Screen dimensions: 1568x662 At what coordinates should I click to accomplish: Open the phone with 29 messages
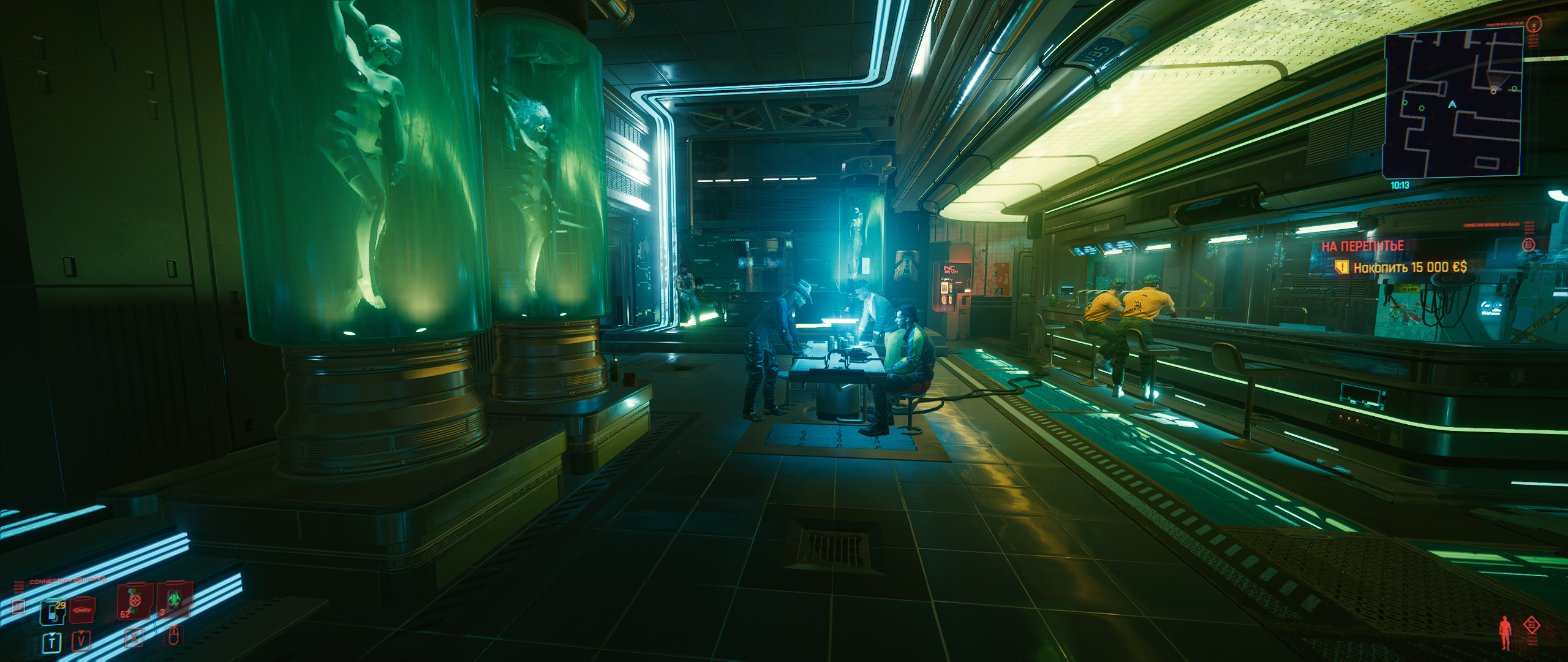coord(53,613)
